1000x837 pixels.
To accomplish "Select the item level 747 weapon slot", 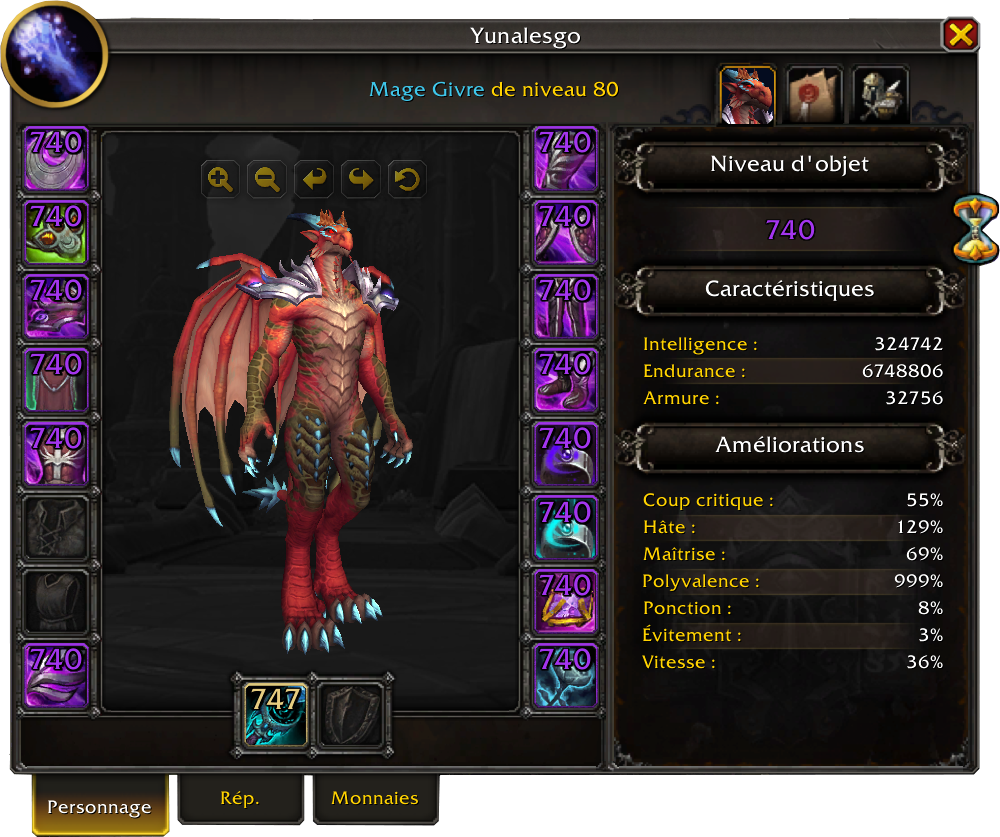I will 275,713.
